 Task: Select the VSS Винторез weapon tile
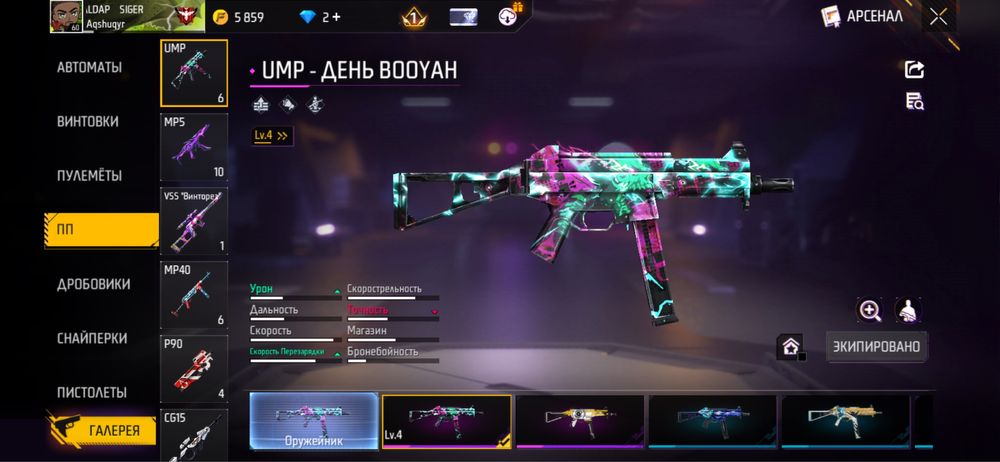tap(194, 220)
